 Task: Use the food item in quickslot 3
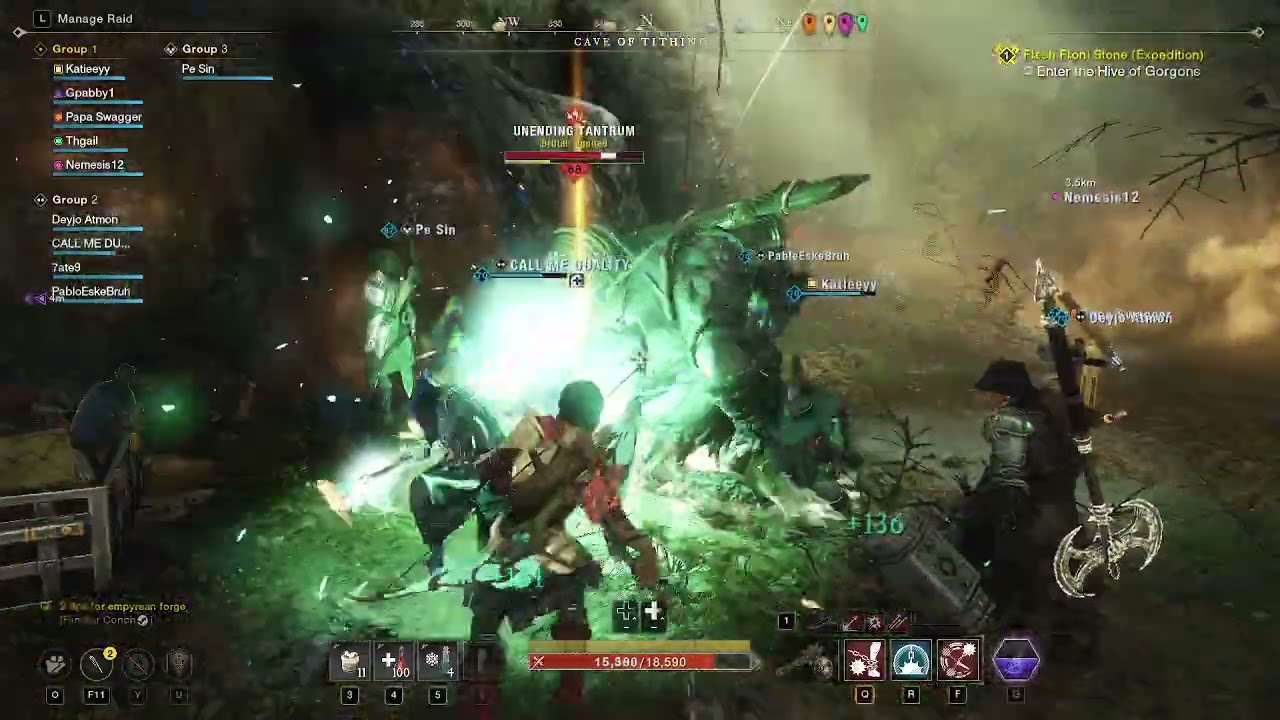point(350,662)
